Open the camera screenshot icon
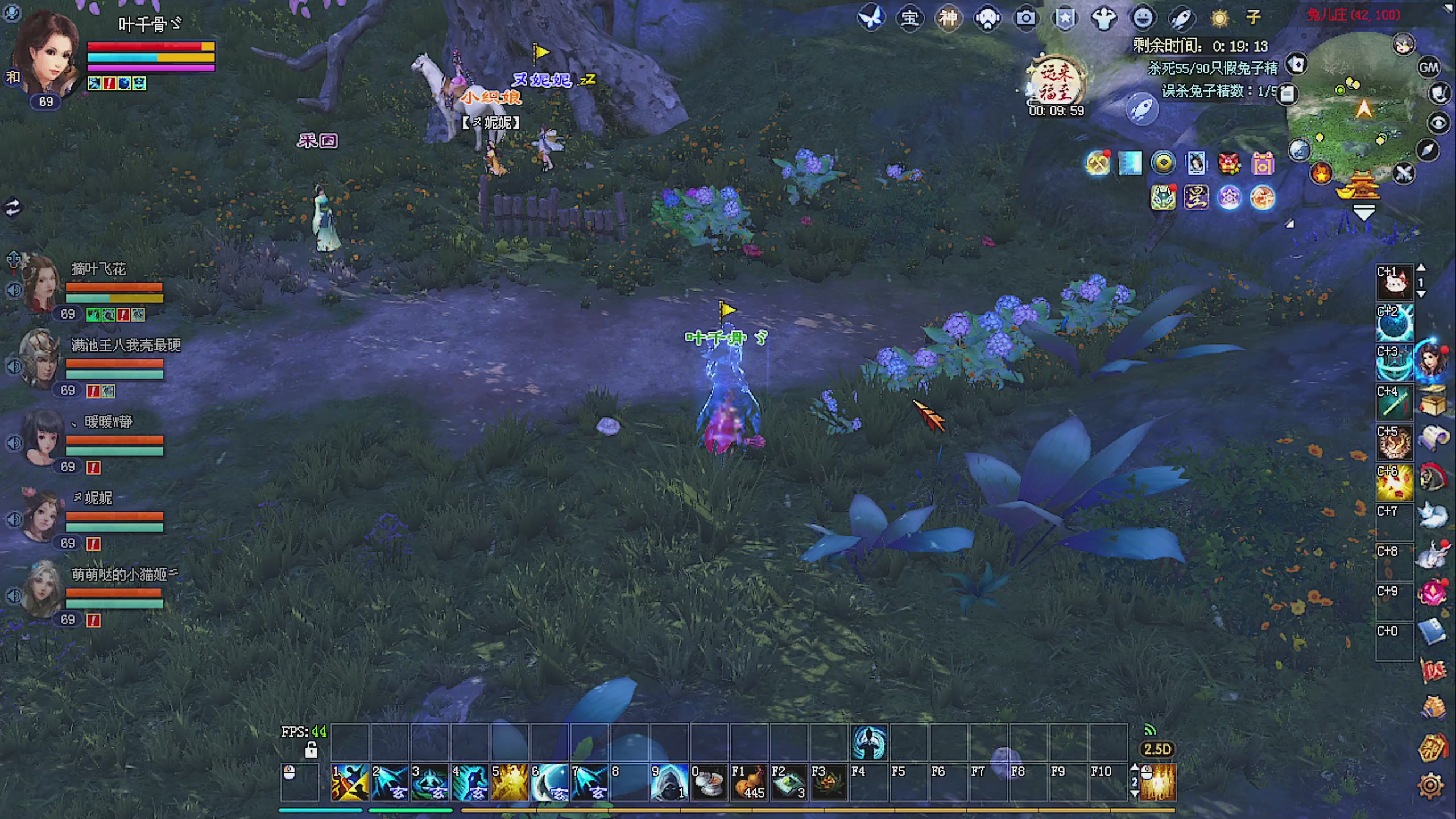Viewport: 1456px width, 819px height. [1025, 18]
